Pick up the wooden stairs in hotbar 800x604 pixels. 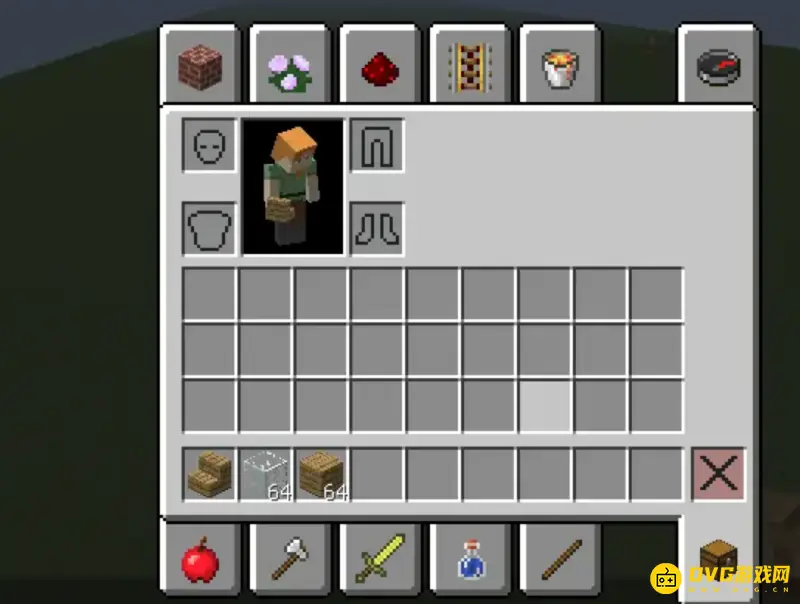click(x=210, y=474)
